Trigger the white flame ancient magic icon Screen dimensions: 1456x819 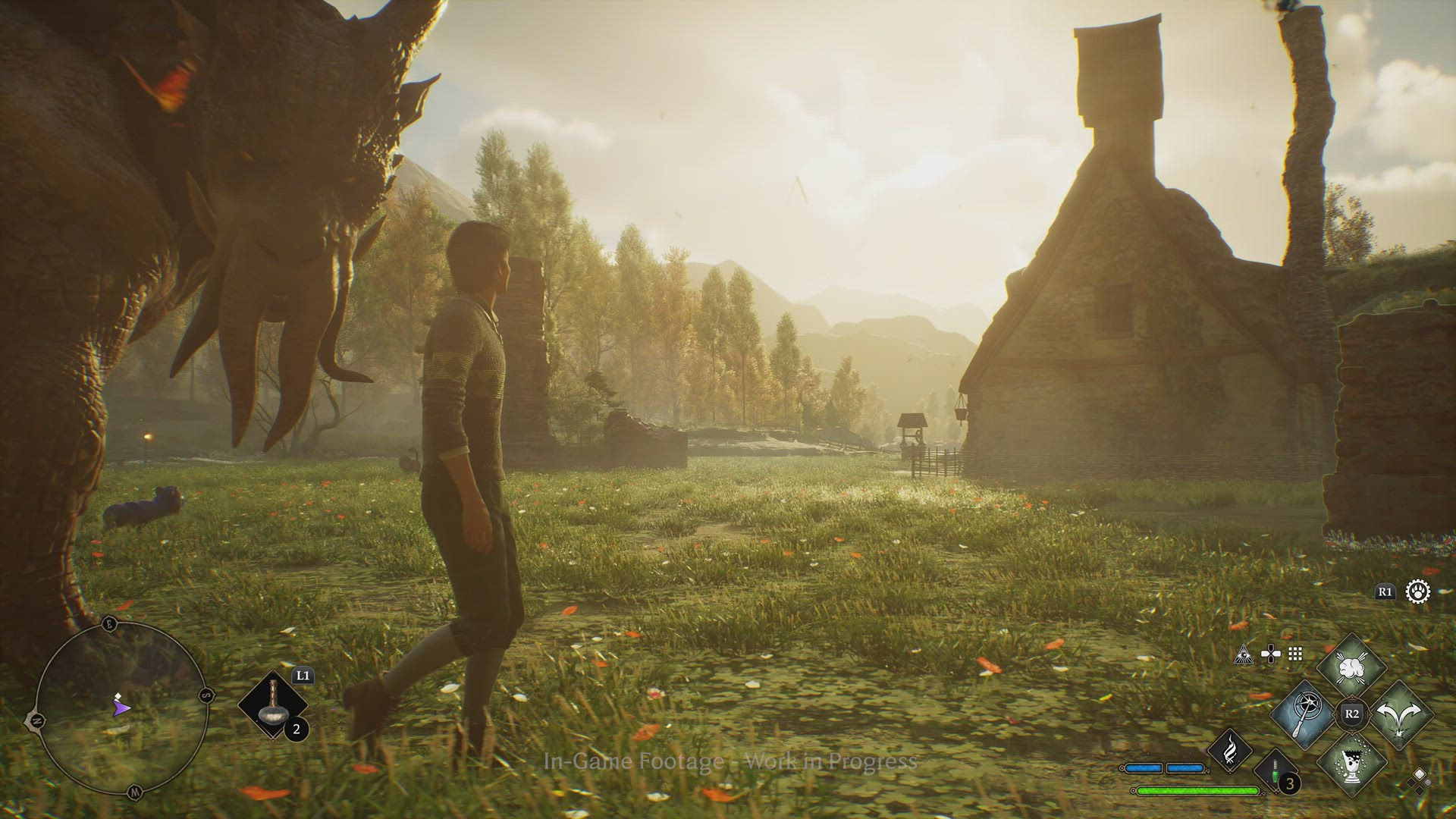1229,750
